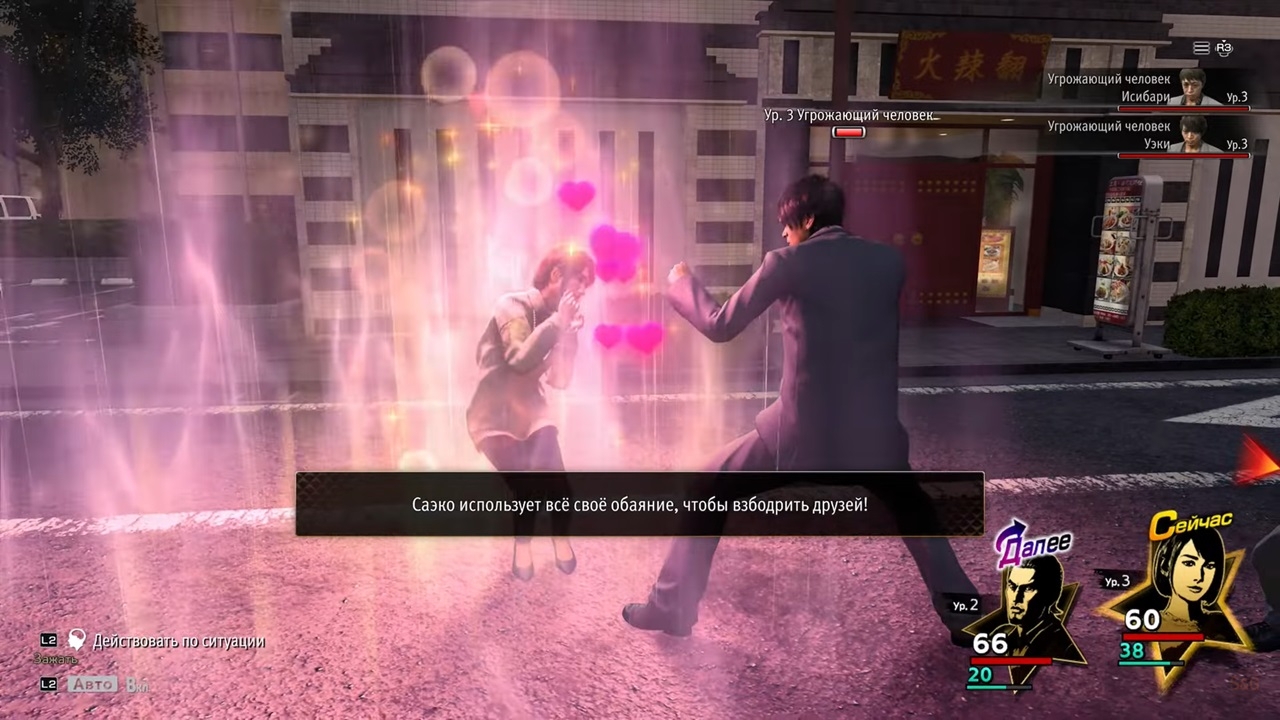The height and width of the screenshot is (720, 1280).
Task: Toggle the Авто battle mode
Action: pyautogui.click(x=92, y=685)
